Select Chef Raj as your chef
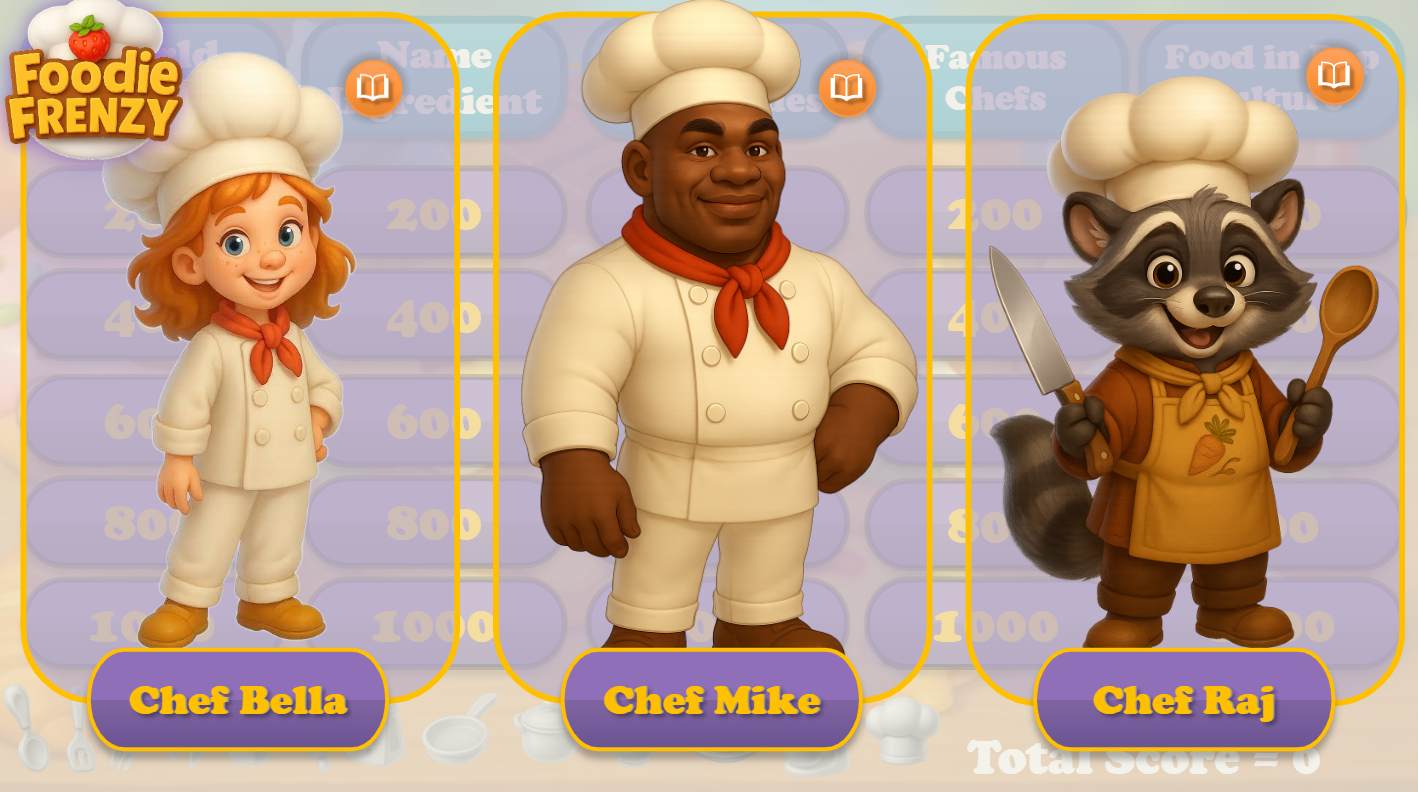Screen dimensions: 1418x792 coord(1184,700)
